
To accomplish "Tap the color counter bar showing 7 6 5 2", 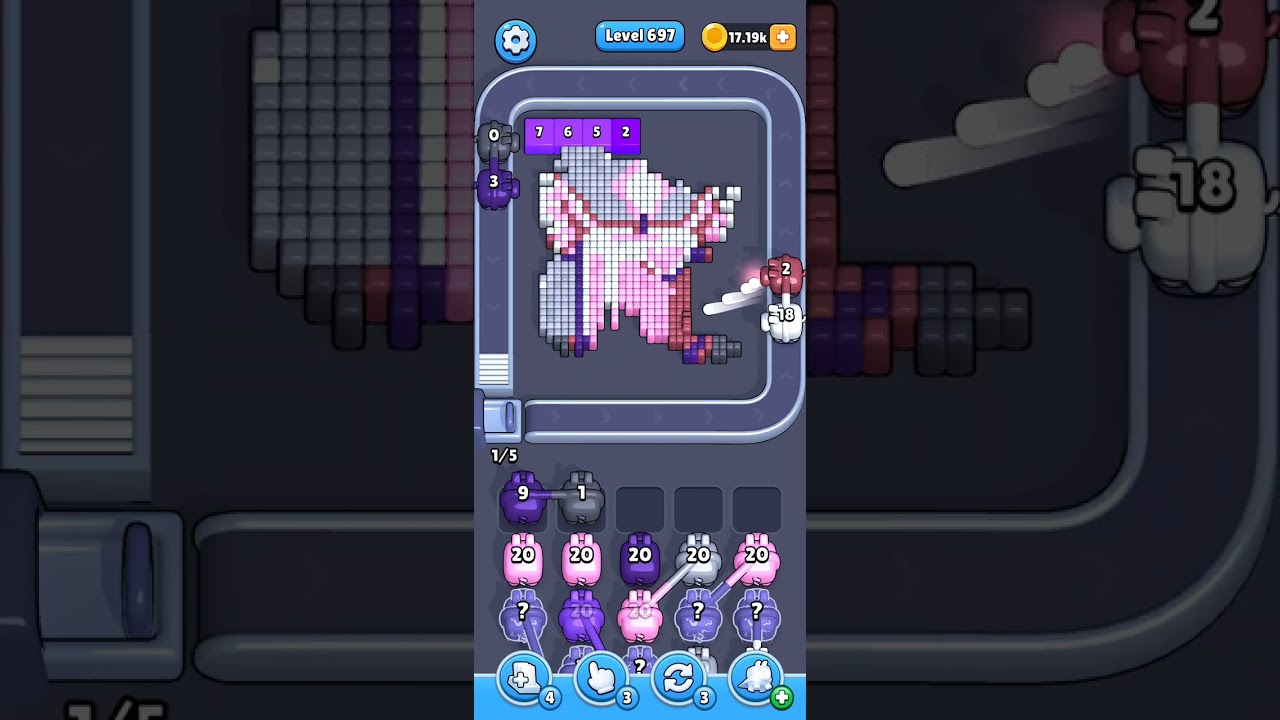I will click(582, 131).
